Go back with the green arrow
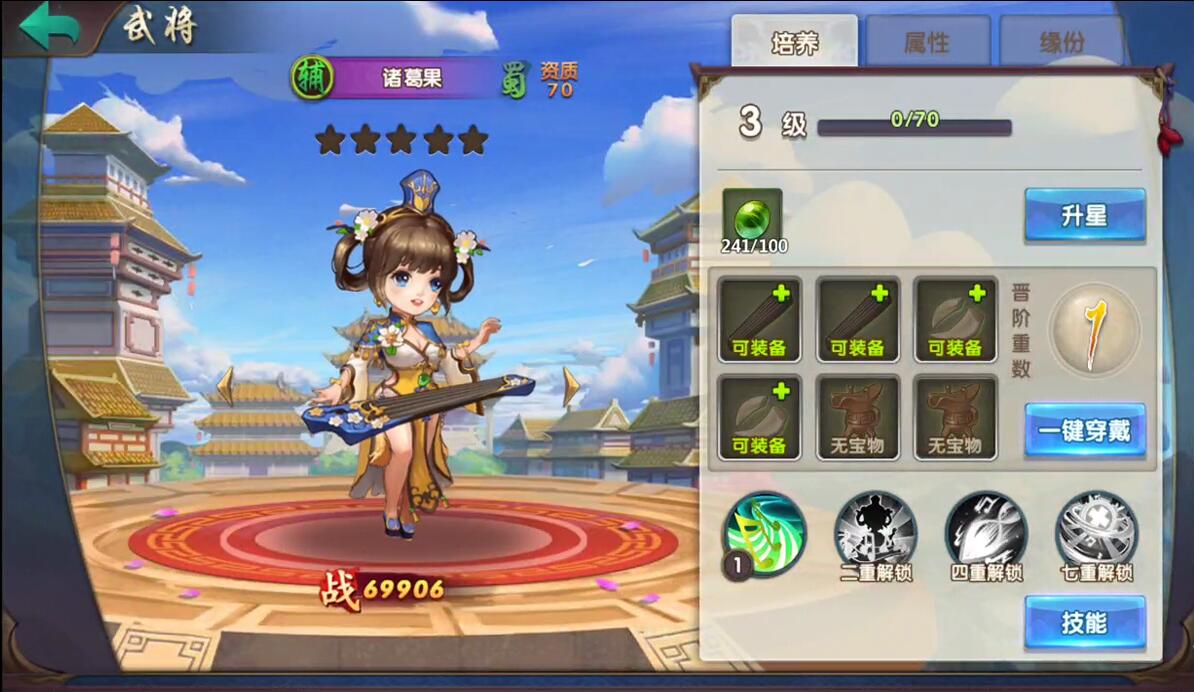This screenshot has height=692, width=1194. tap(50, 26)
